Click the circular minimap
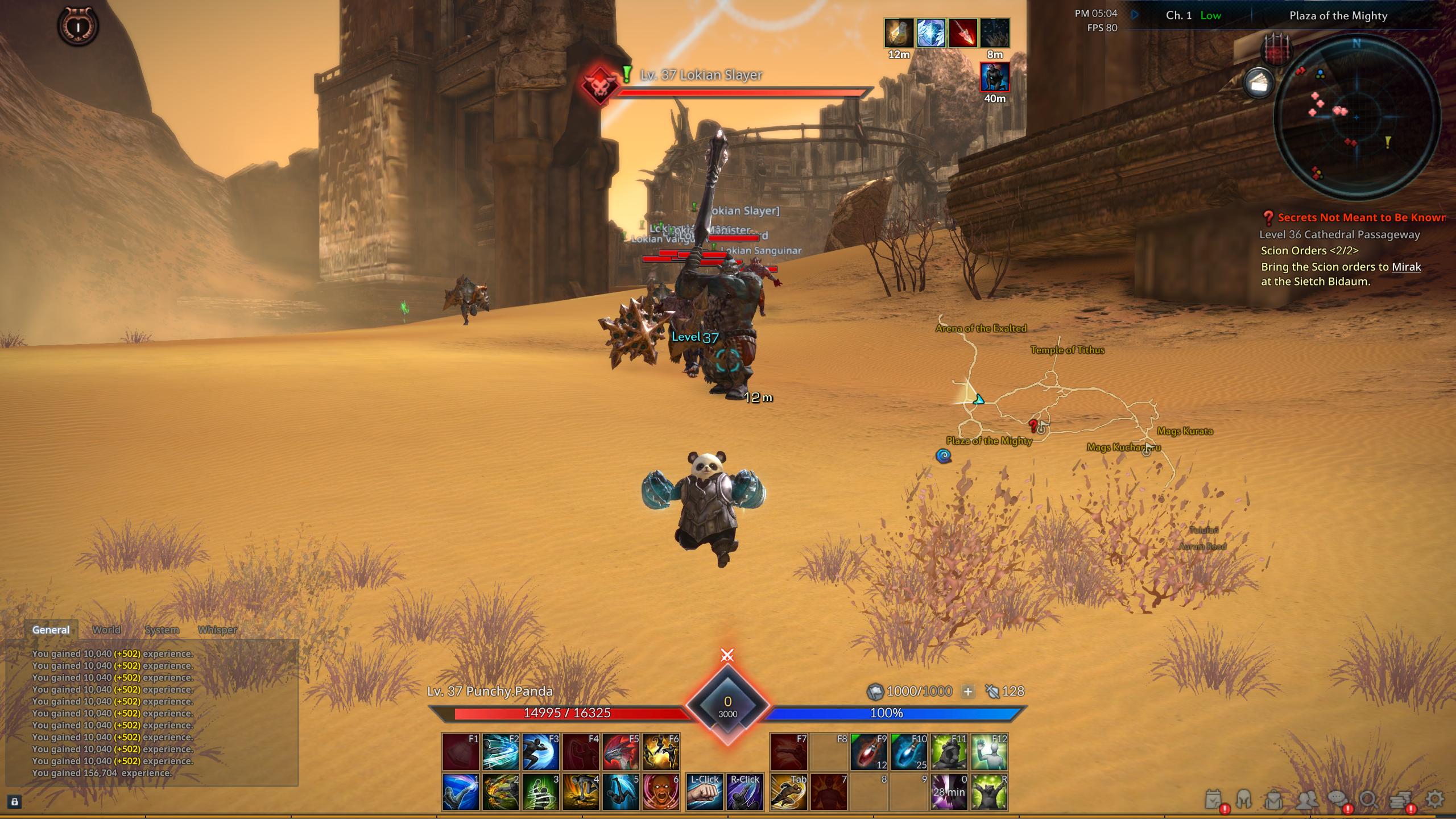 pyautogui.click(x=1356, y=117)
